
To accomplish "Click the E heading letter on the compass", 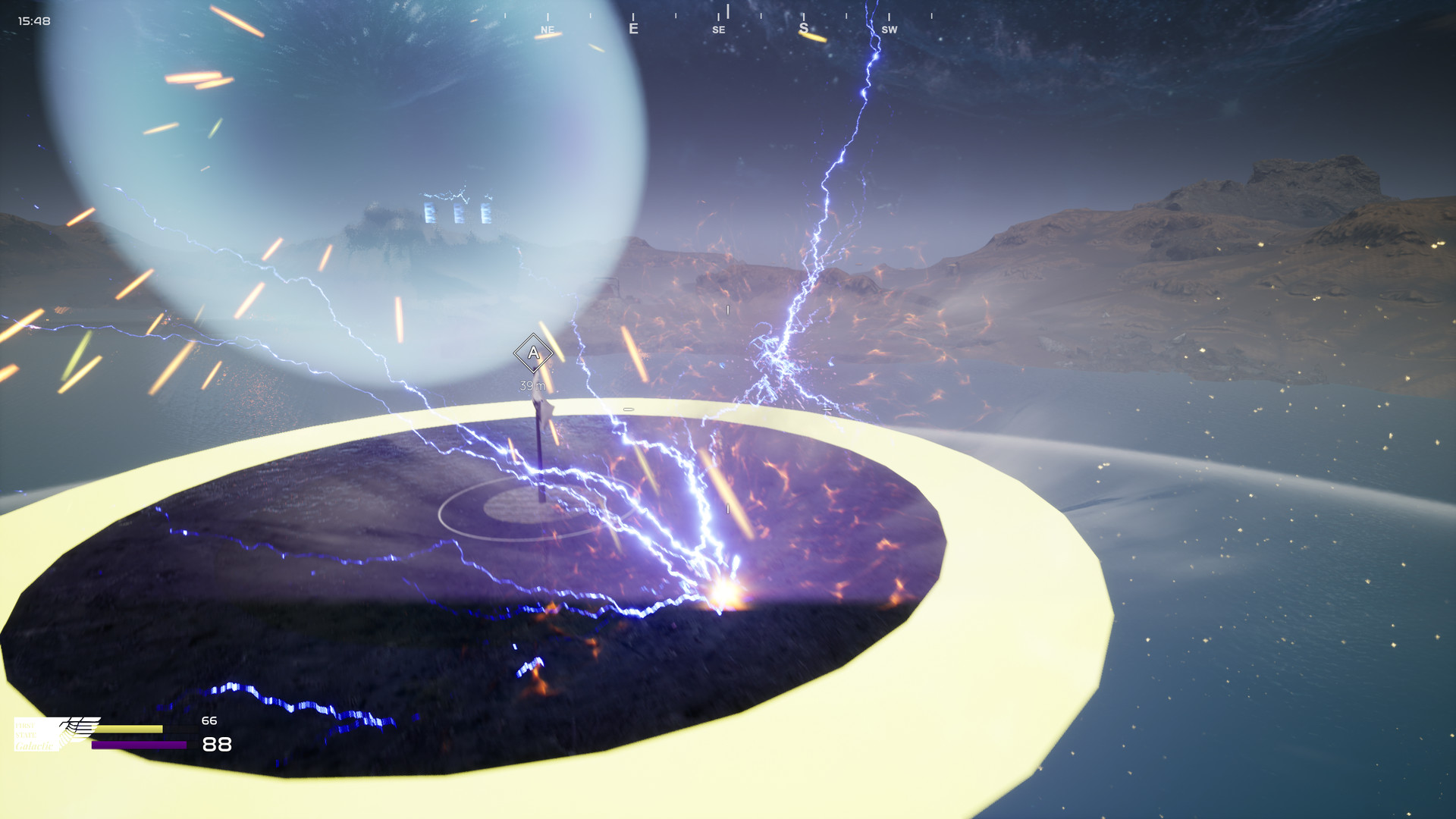I will coord(633,28).
